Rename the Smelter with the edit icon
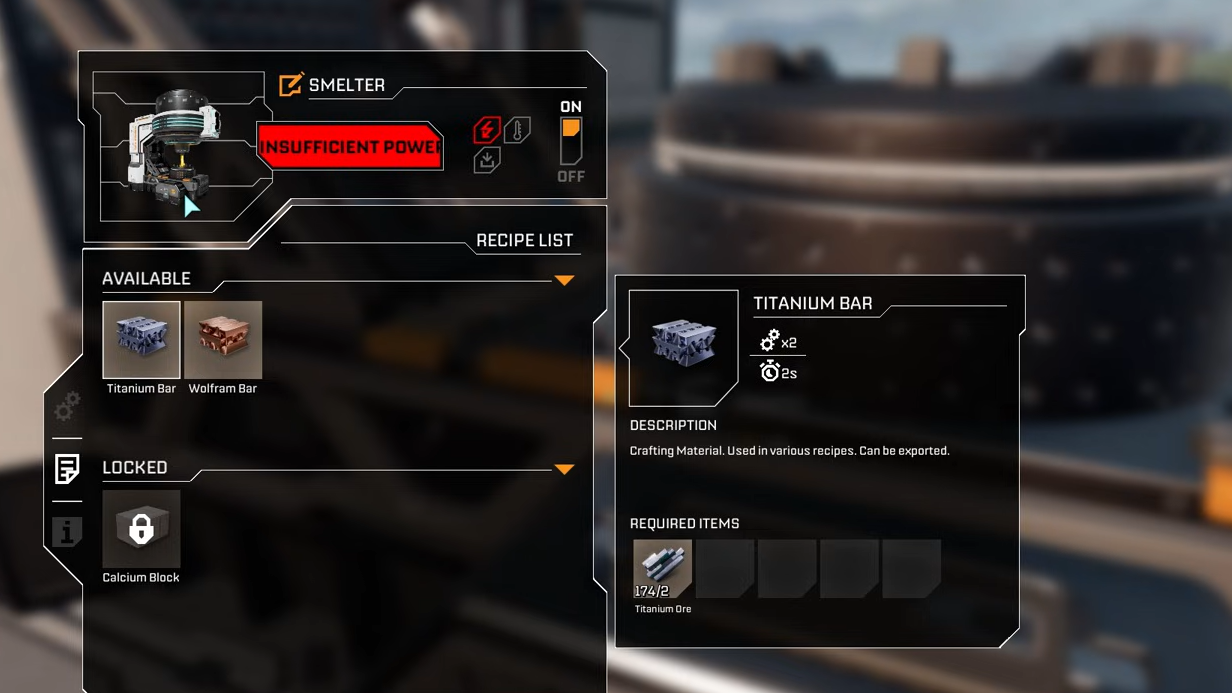1232x693 pixels. point(291,85)
